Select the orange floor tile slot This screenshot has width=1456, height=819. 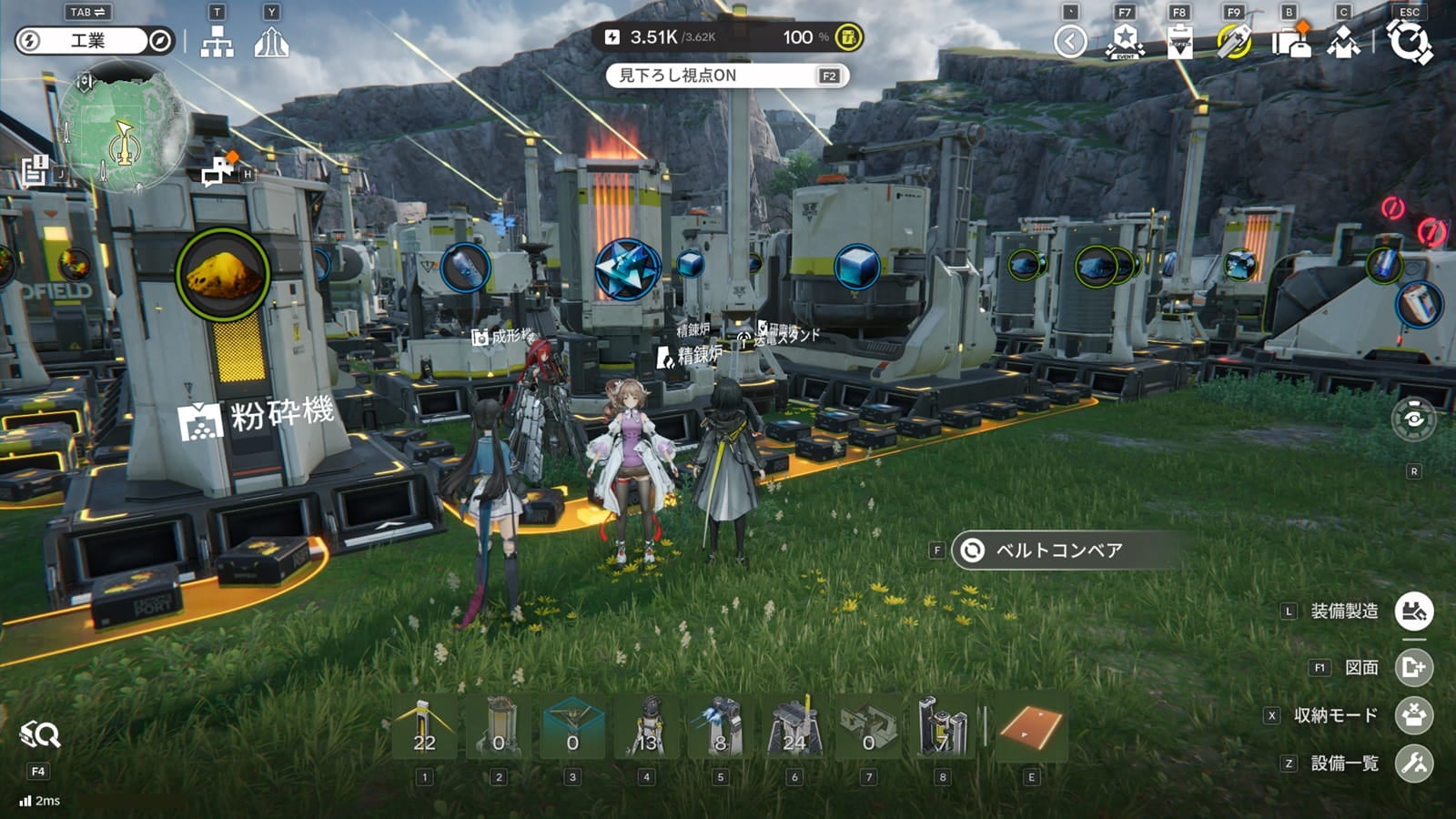pyautogui.click(x=1031, y=726)
